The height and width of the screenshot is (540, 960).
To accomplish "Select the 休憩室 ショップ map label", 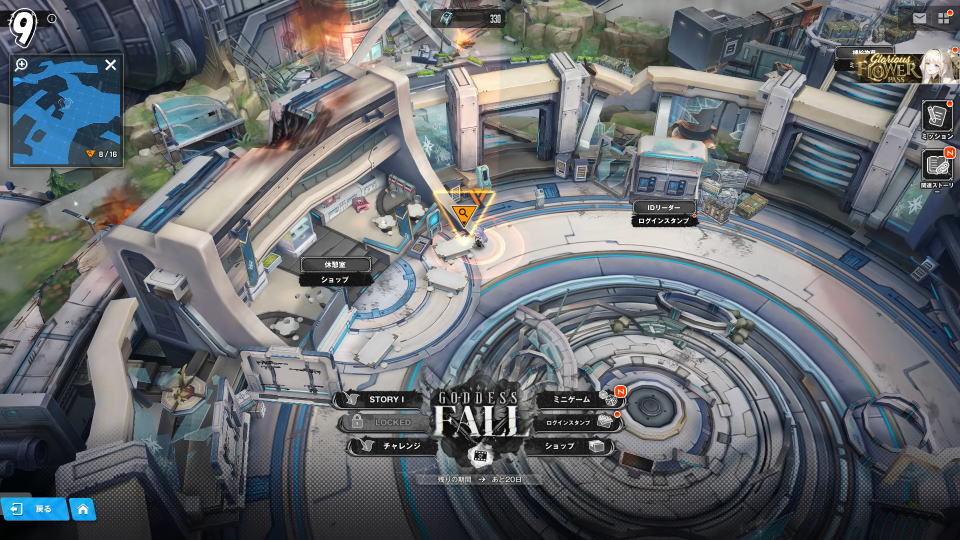I will click(x=336, y=272).
